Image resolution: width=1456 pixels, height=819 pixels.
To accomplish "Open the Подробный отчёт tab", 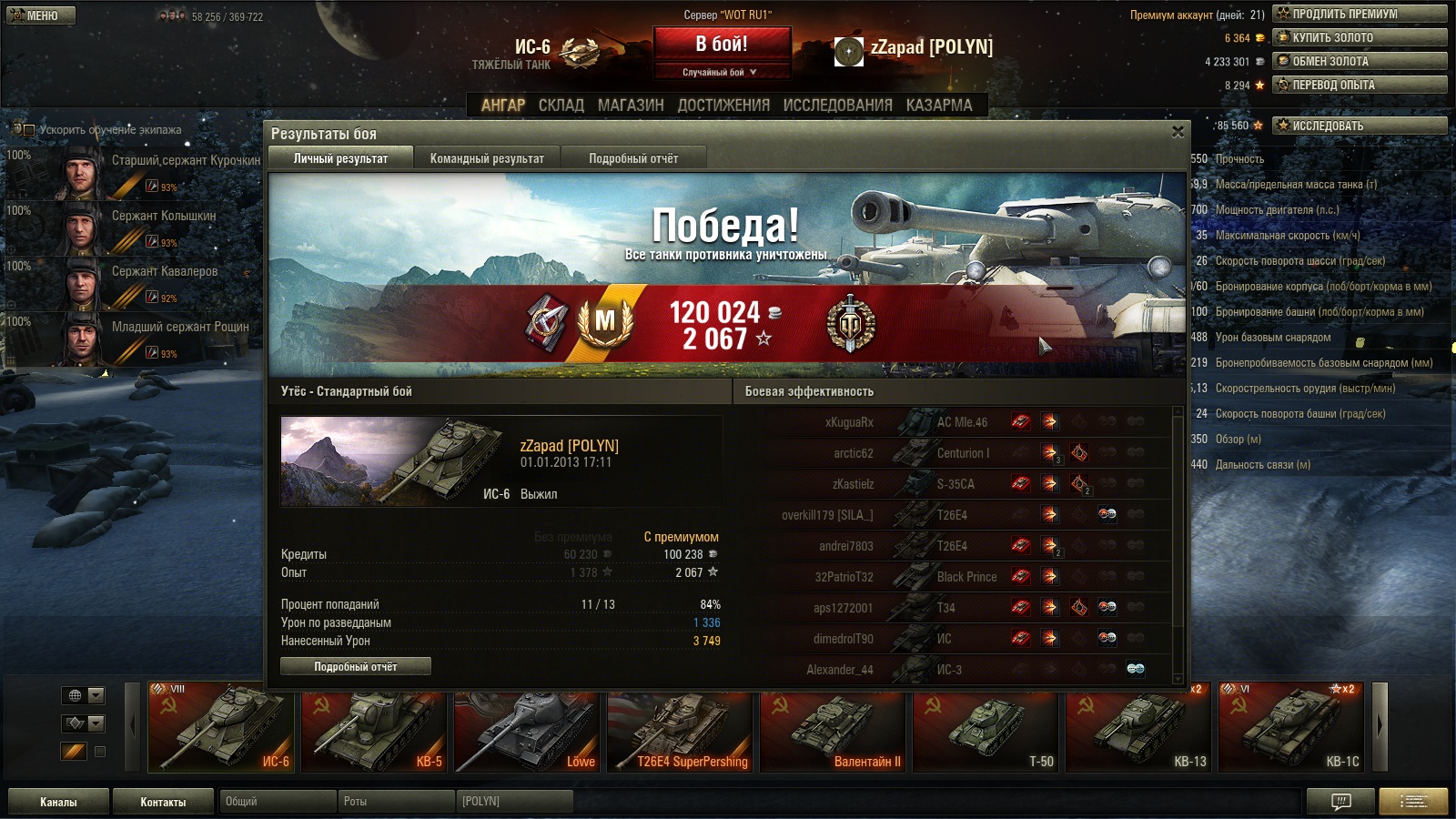I will [633, 158].
